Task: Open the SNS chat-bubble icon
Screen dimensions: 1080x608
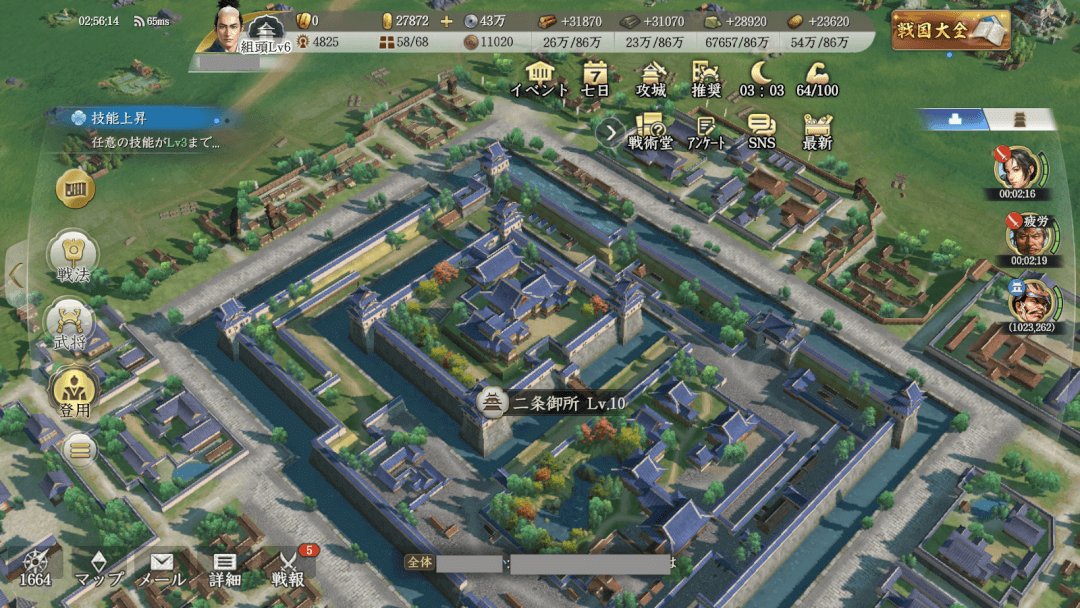Action: 762,131
